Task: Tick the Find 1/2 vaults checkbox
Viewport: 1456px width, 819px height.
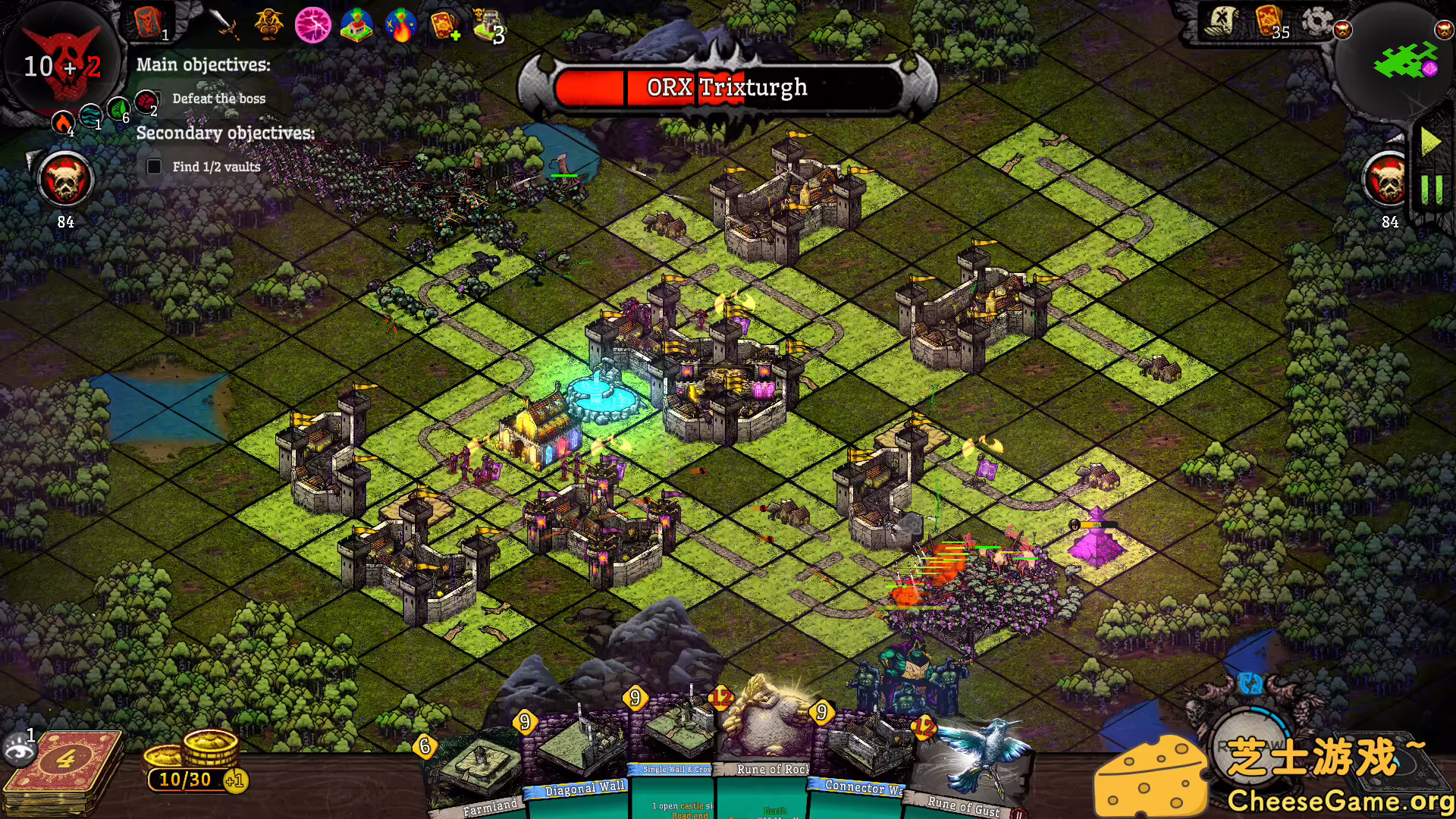Action: pos(155,165)
